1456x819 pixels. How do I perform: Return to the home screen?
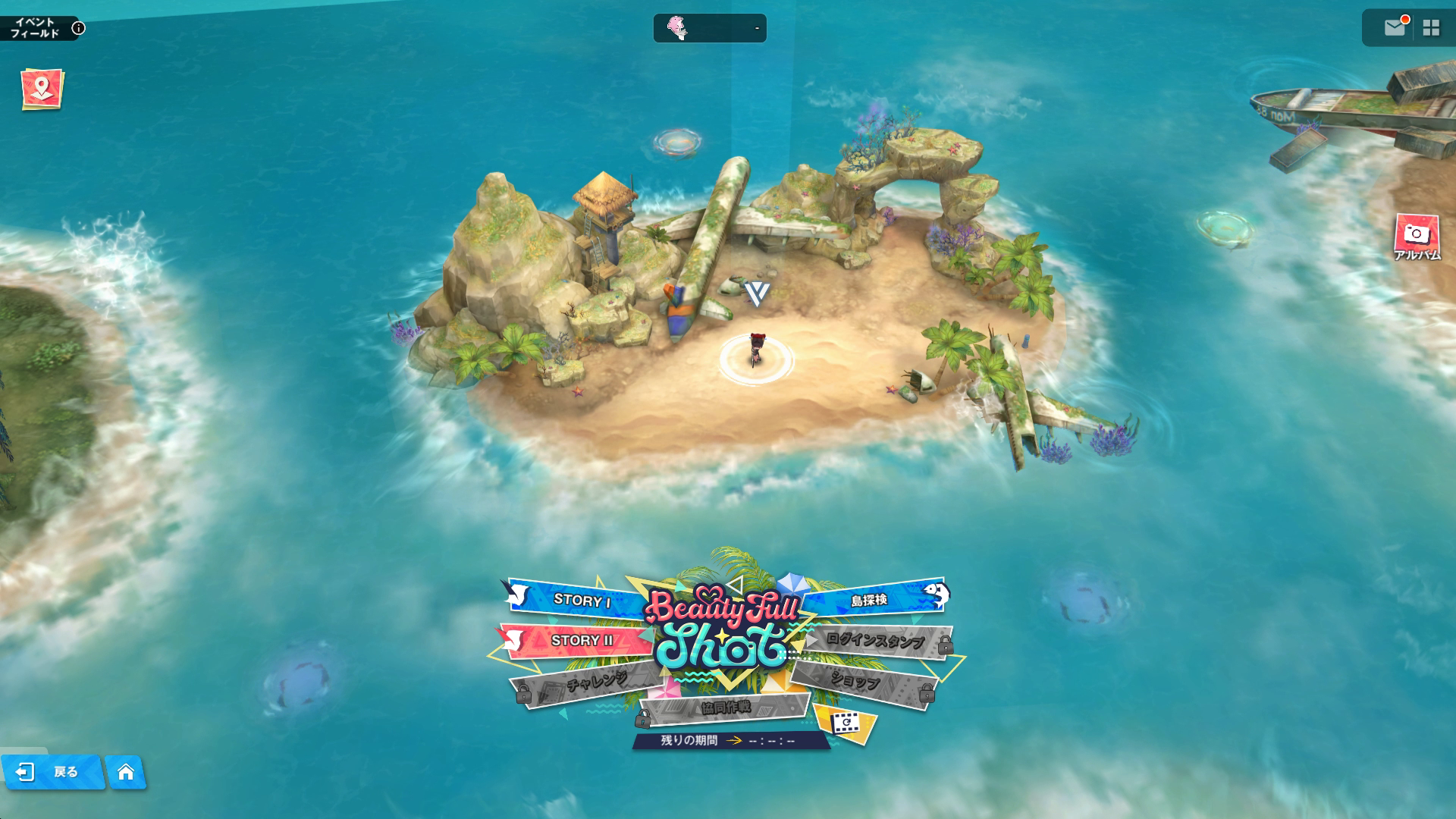coord(126,772)
